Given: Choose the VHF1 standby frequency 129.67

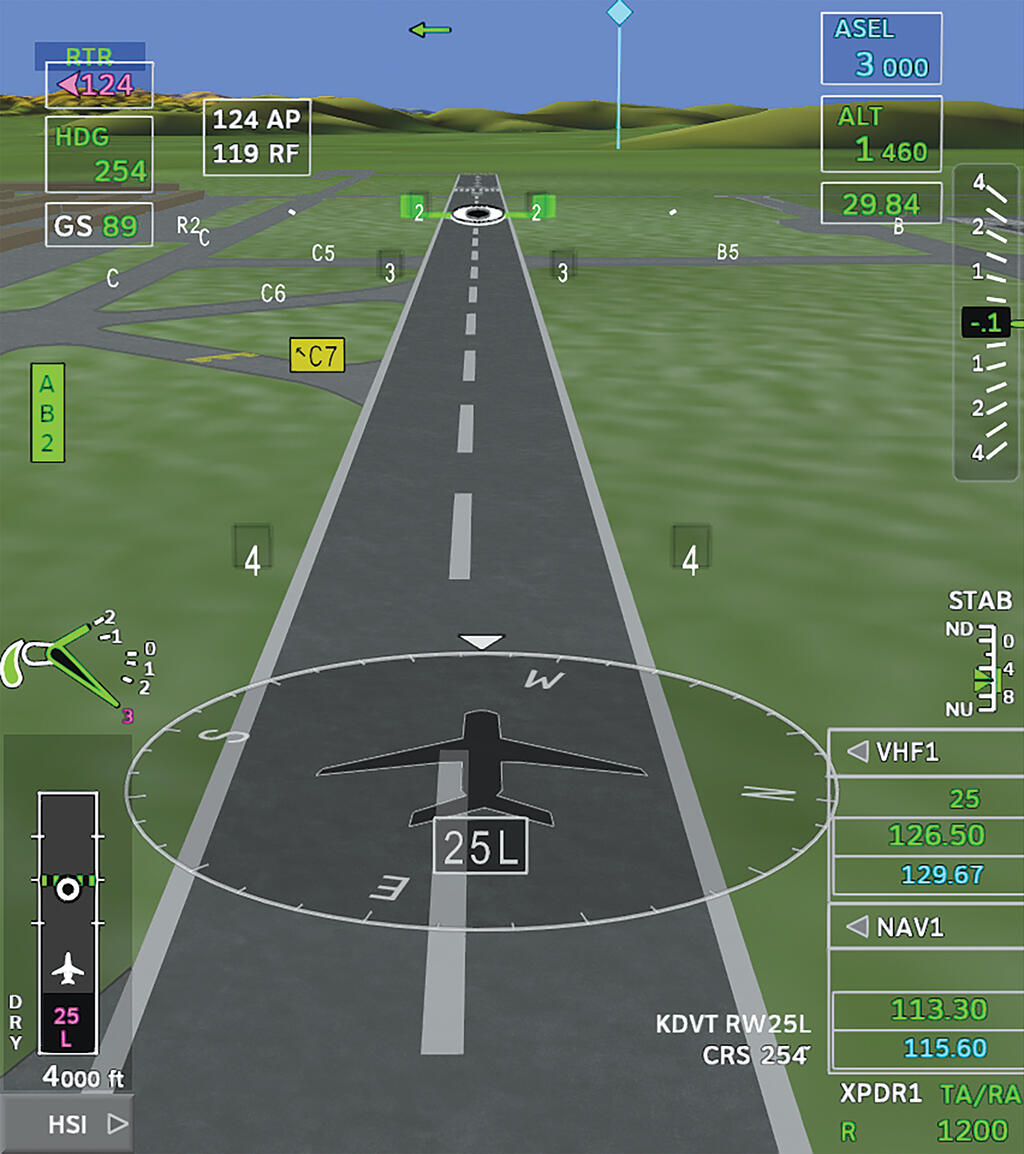Looking at the screenshot, I should click(942, 874).
